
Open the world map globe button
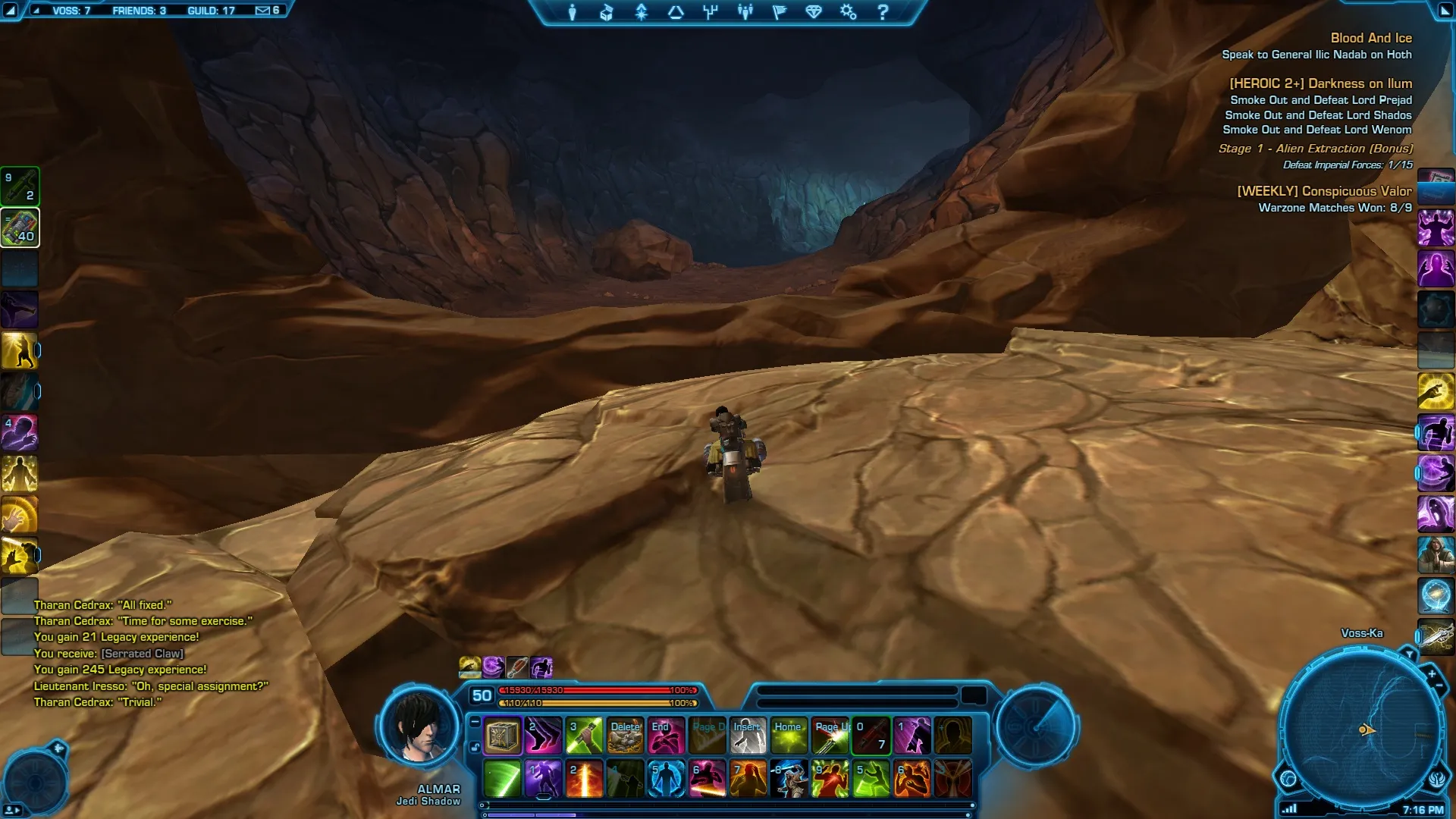1288,778
